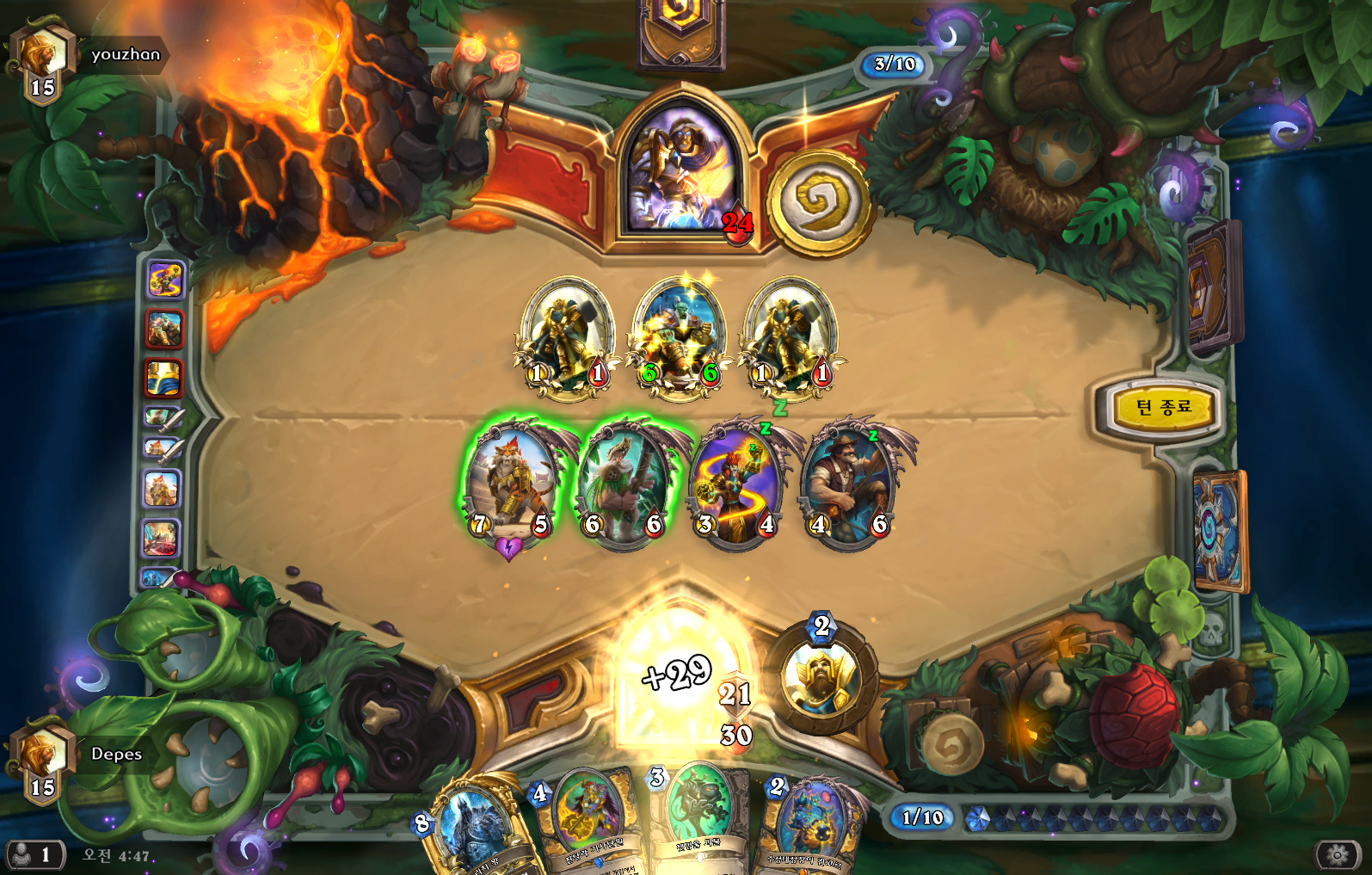
Task: Select the 8-cost Lich King card in hand
Action: pyautogui.click(x=472, y=828)
